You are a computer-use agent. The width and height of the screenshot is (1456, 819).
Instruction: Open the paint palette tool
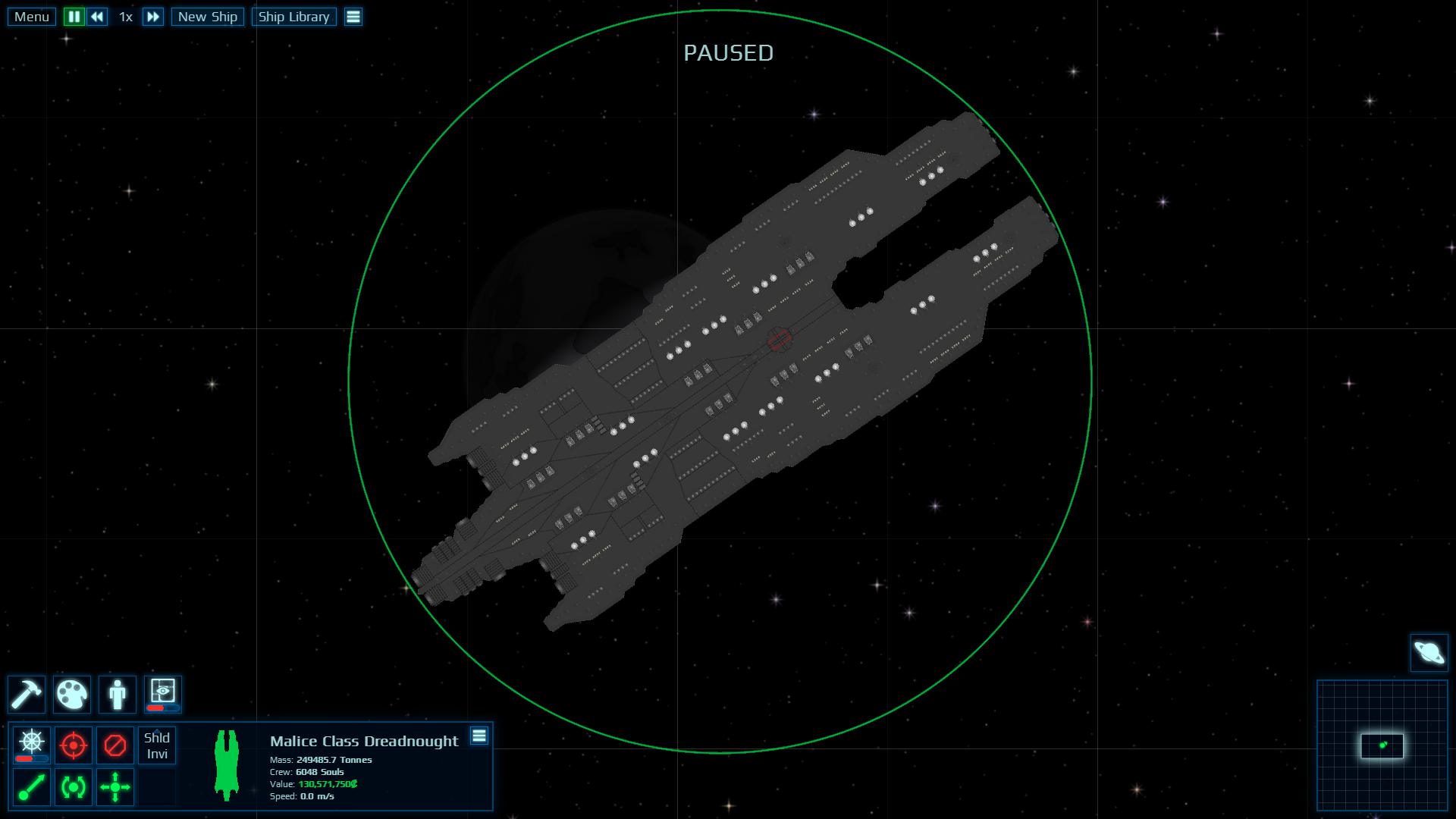(x=72, y=694)
